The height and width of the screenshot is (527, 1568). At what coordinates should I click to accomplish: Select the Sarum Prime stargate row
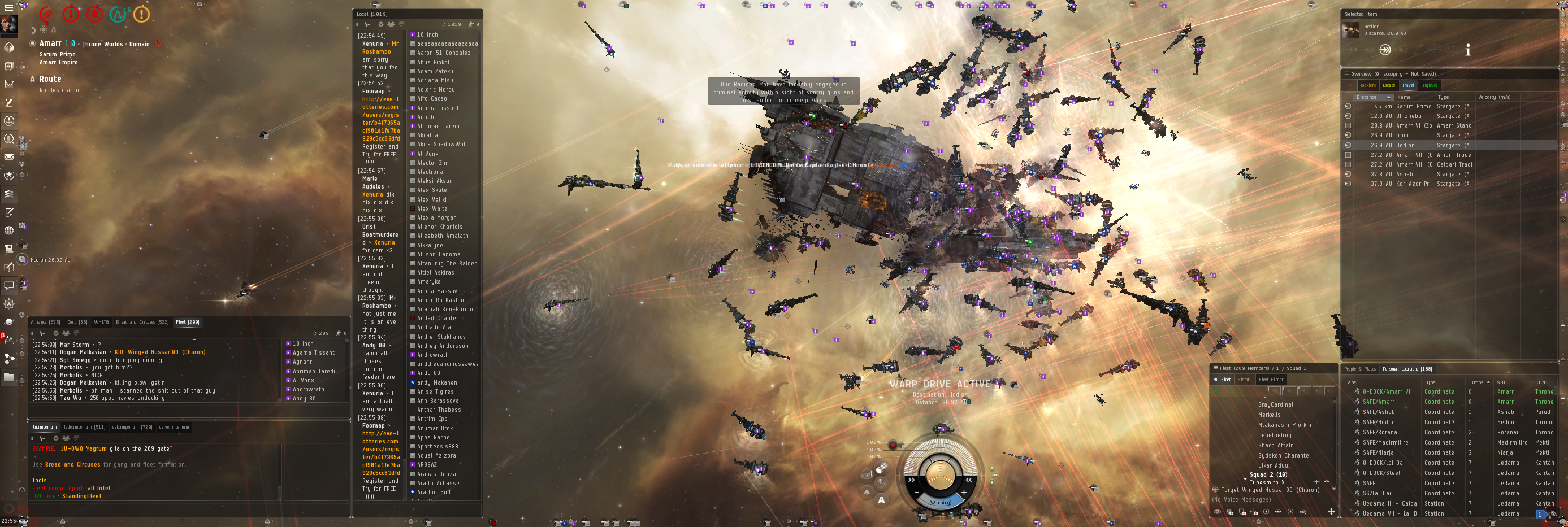tap(1413, 107)
